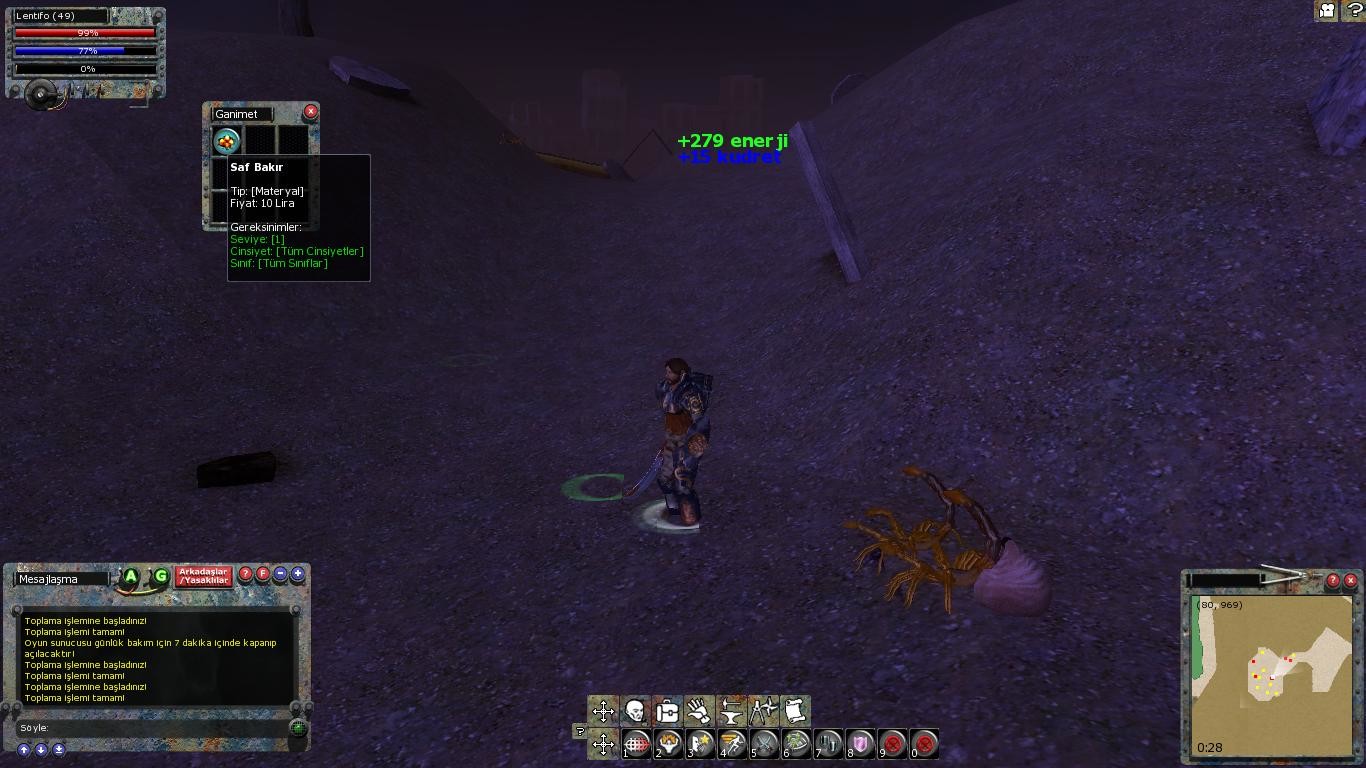Activate hotbar skill 1 with red net
The height and width of the screenshot is (768, 1366).
click(637, 744)
